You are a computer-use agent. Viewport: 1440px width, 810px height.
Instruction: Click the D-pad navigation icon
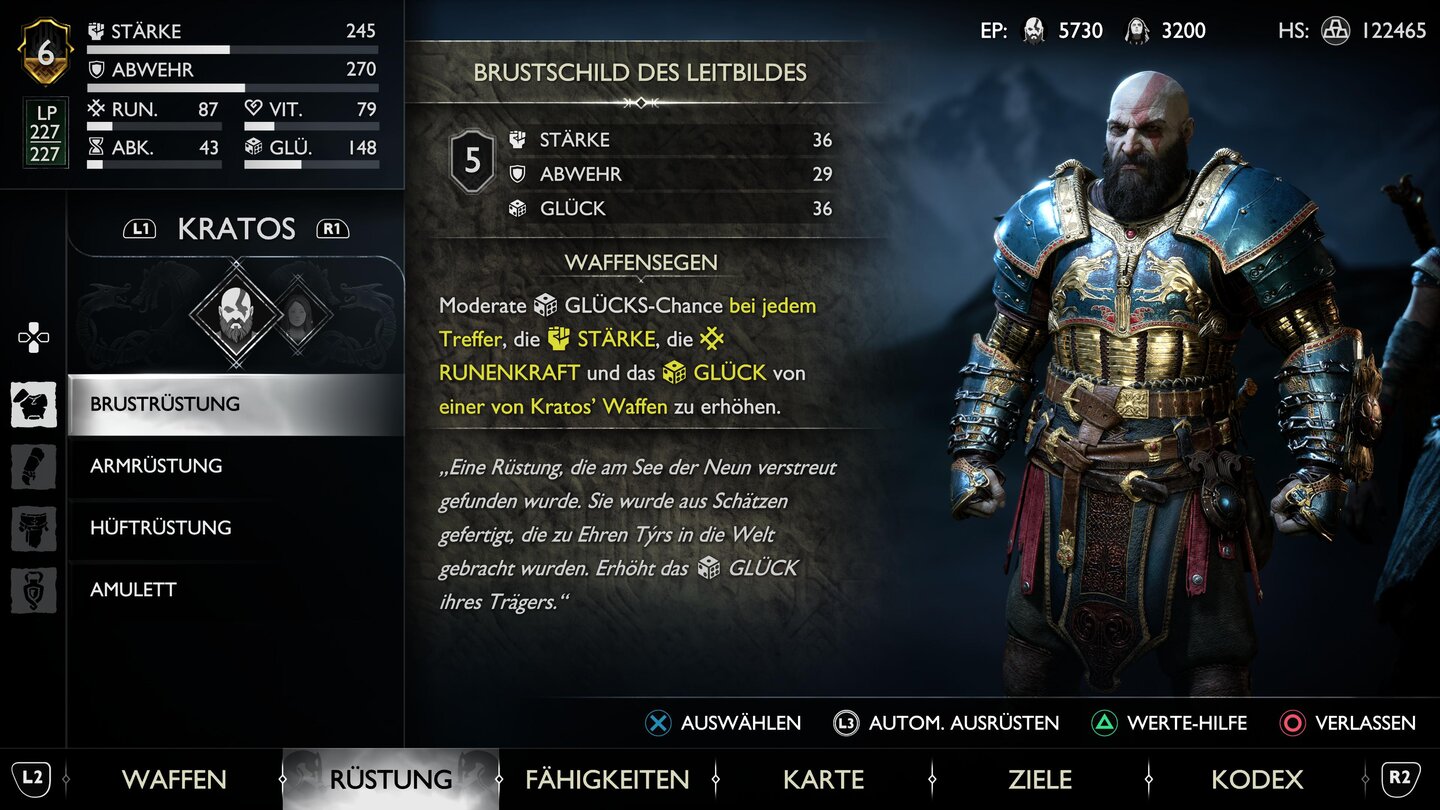point(33,338)
